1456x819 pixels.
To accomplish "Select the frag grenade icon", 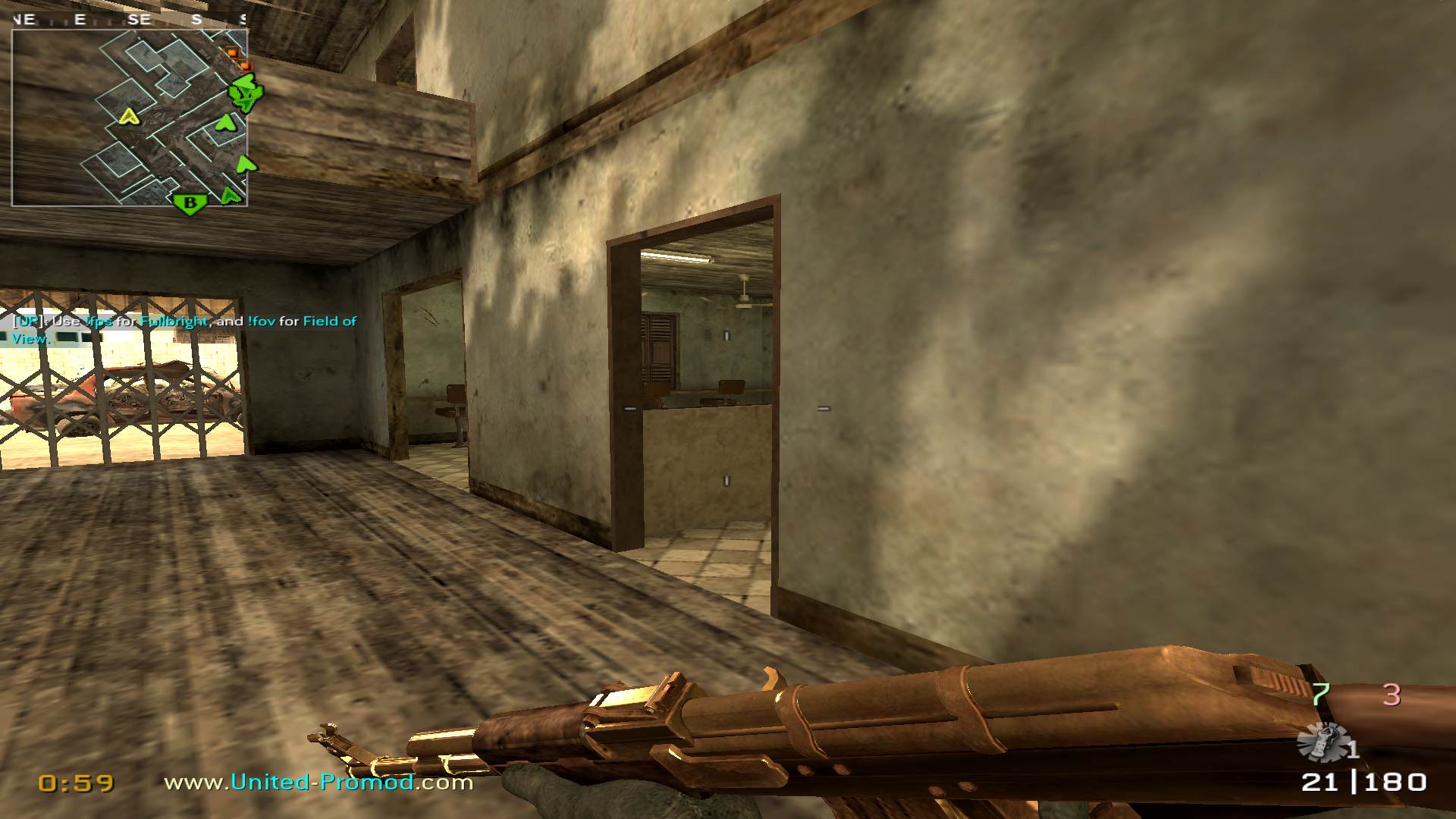I will (1323, 742).
